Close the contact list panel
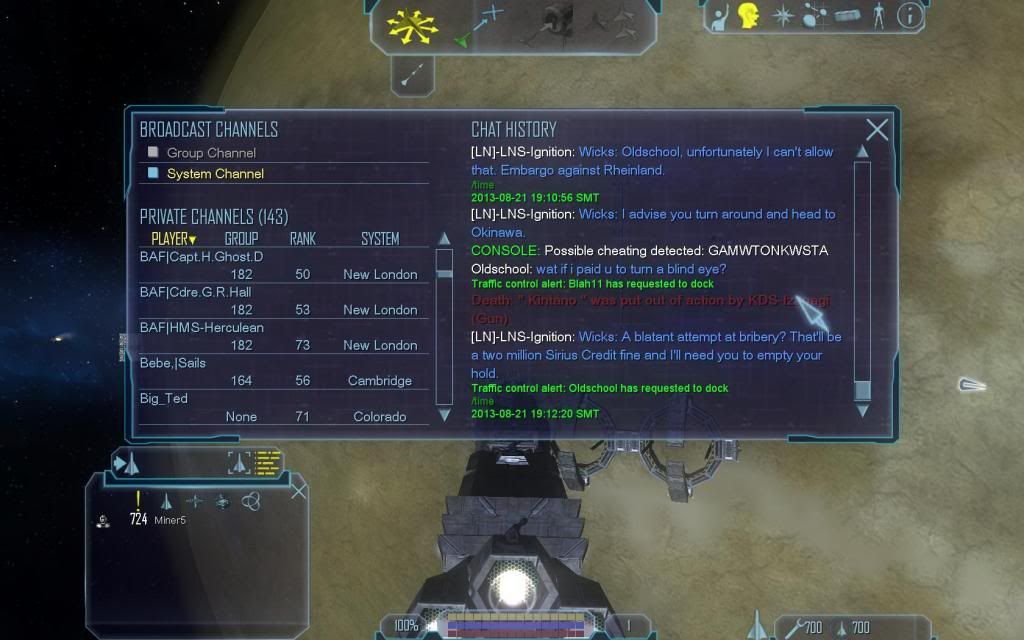1024x640 pixels. [298, 491]
